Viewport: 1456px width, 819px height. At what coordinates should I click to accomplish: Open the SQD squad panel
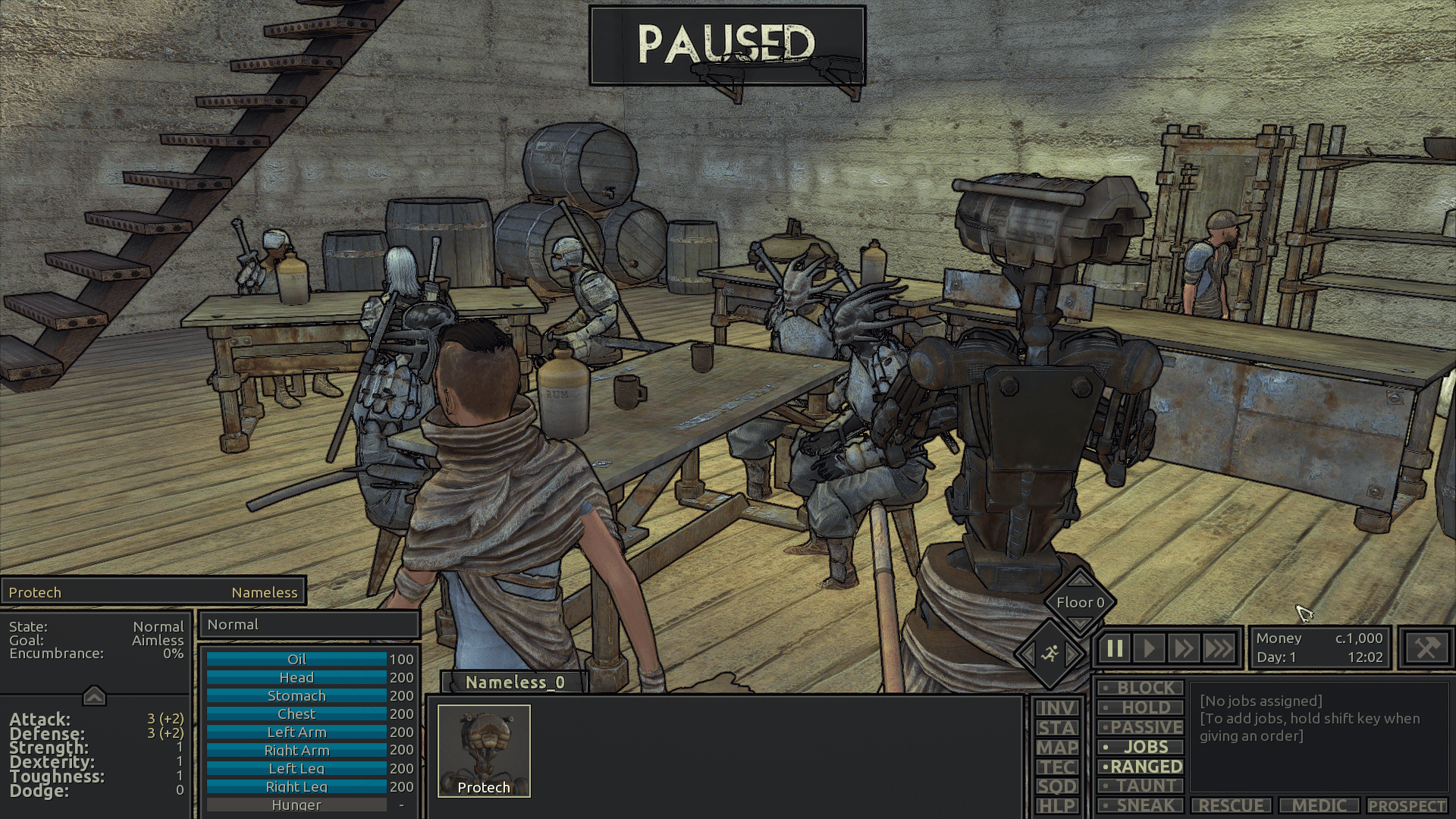click(1057, 786)
